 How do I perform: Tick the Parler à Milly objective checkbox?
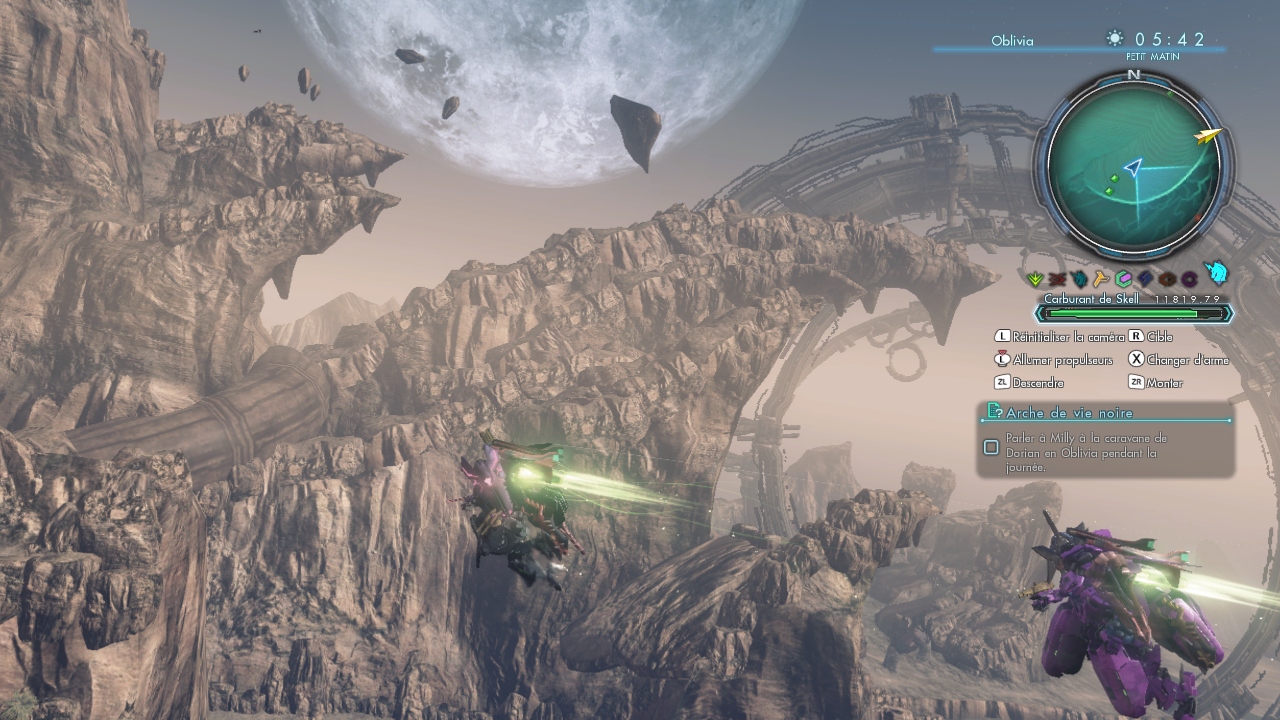[991, 447]
